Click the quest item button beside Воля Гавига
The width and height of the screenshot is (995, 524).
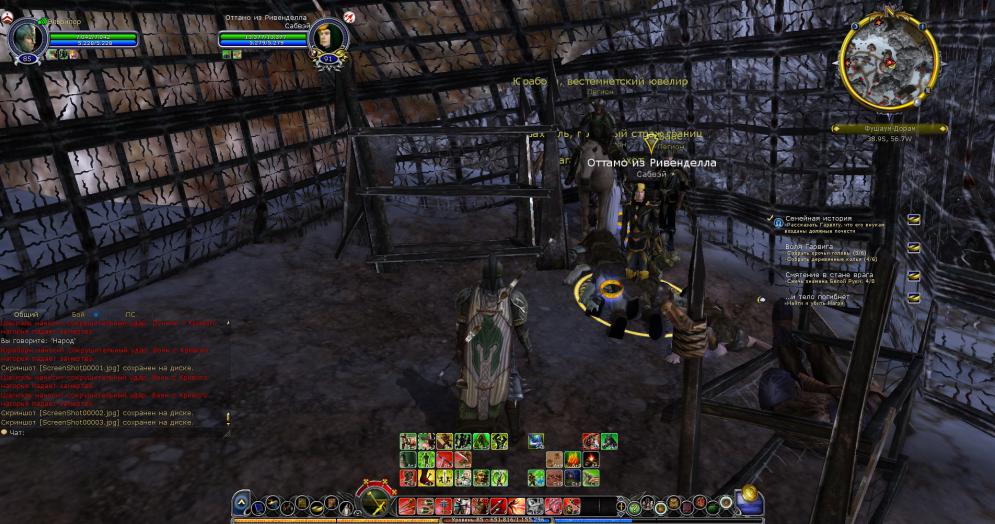coord(913,247)
